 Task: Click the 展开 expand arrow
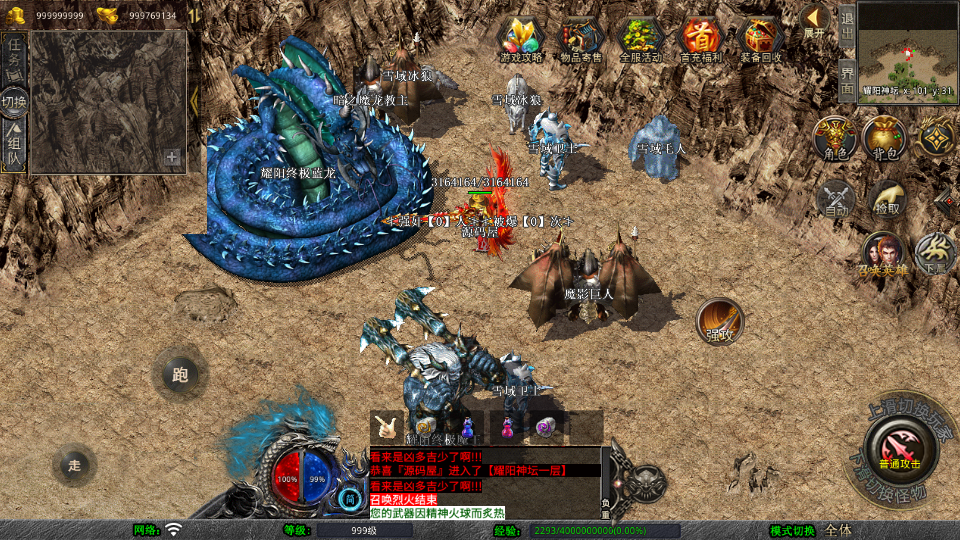tap(814, 21)
